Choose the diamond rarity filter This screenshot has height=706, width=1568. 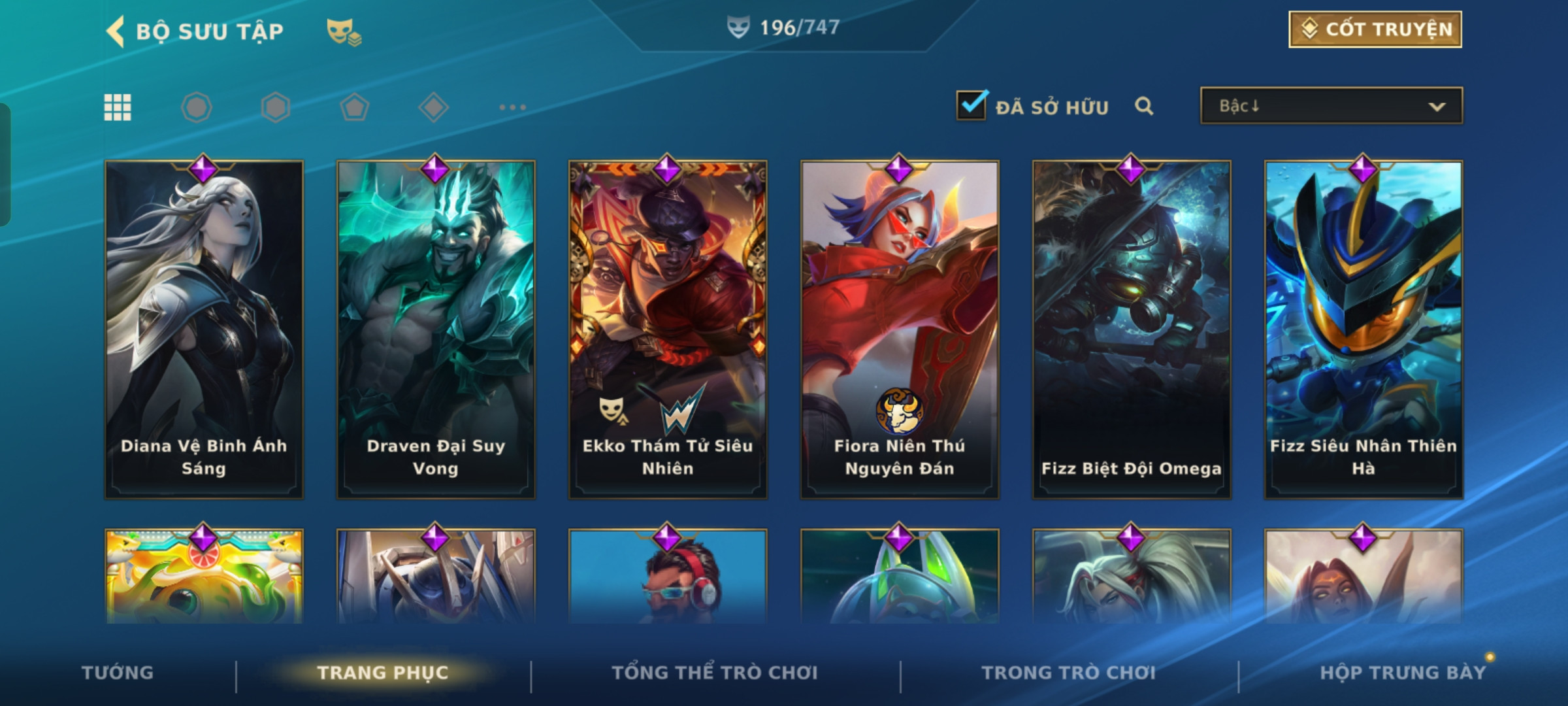(433, 107)
